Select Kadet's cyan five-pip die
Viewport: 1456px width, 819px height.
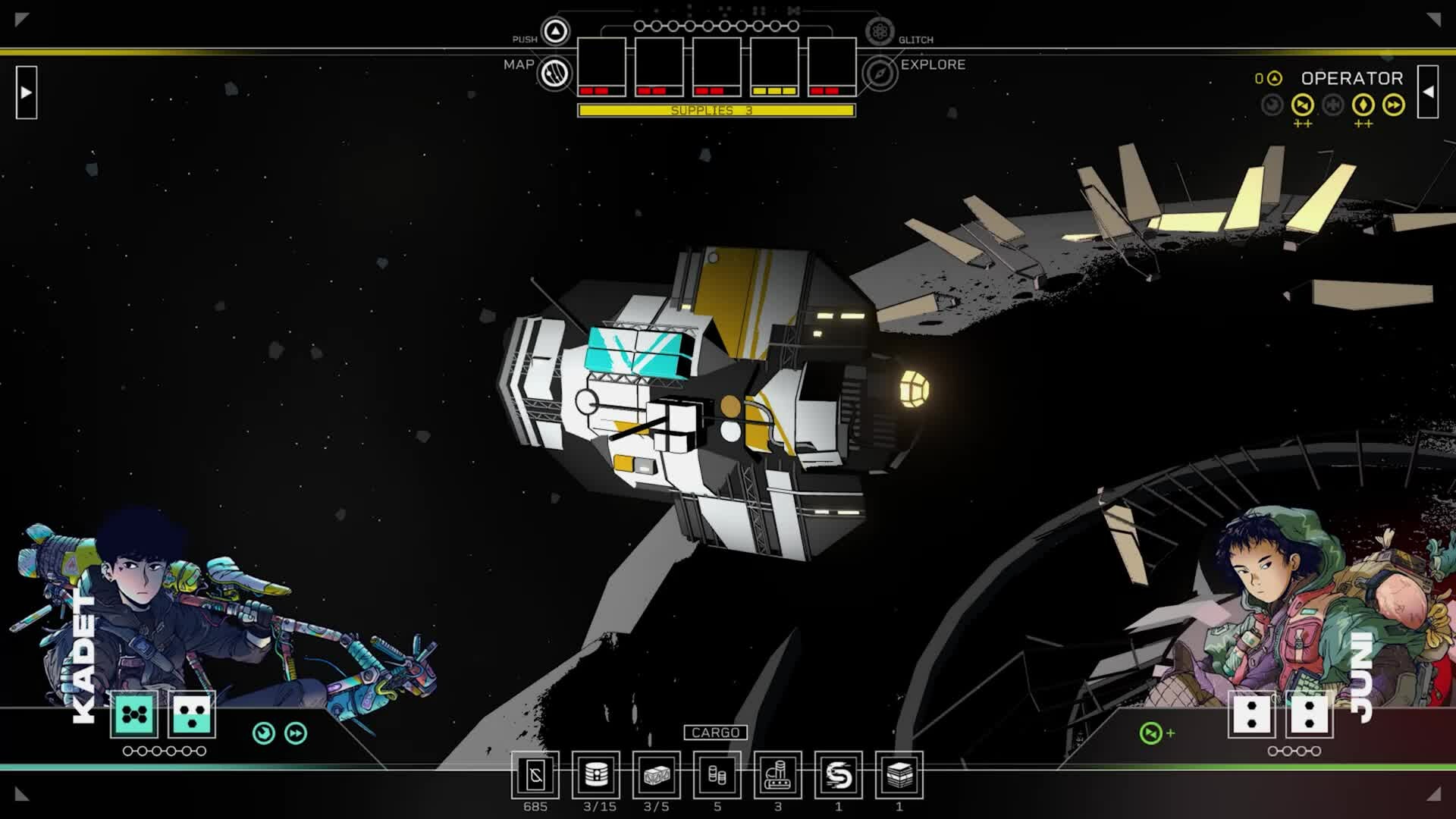coord(135,714)
